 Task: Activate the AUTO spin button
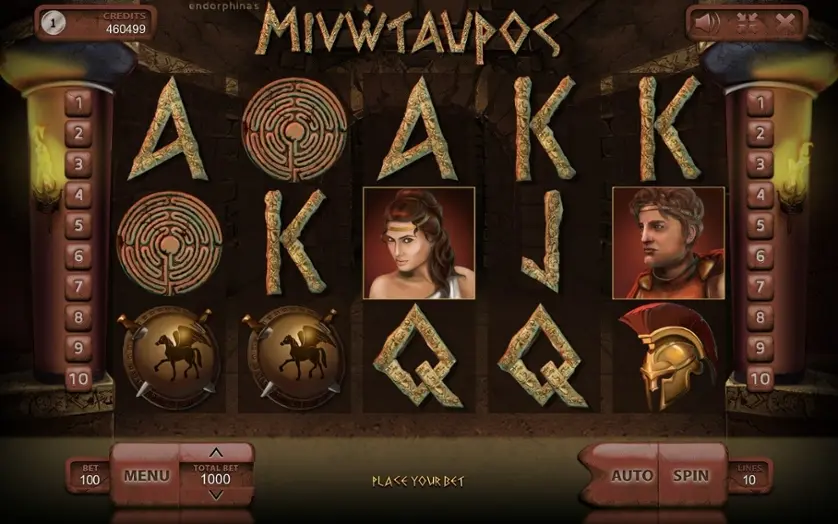coord(632,476)
